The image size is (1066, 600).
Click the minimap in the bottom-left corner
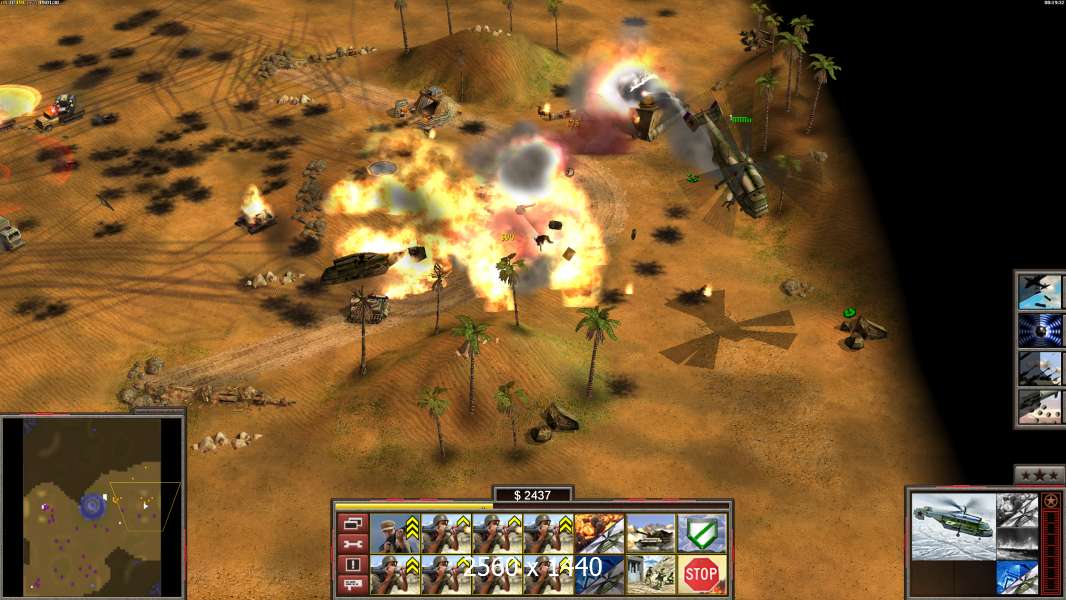(x=93, y=505)
